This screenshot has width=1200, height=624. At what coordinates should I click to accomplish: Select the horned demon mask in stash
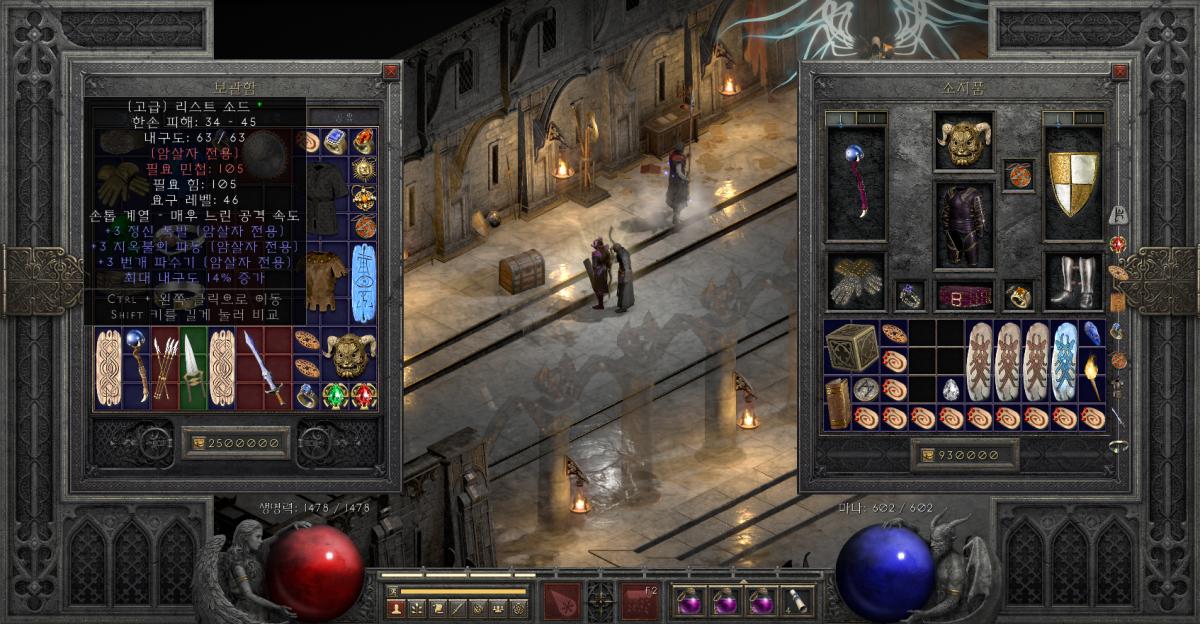pos(349,353)
